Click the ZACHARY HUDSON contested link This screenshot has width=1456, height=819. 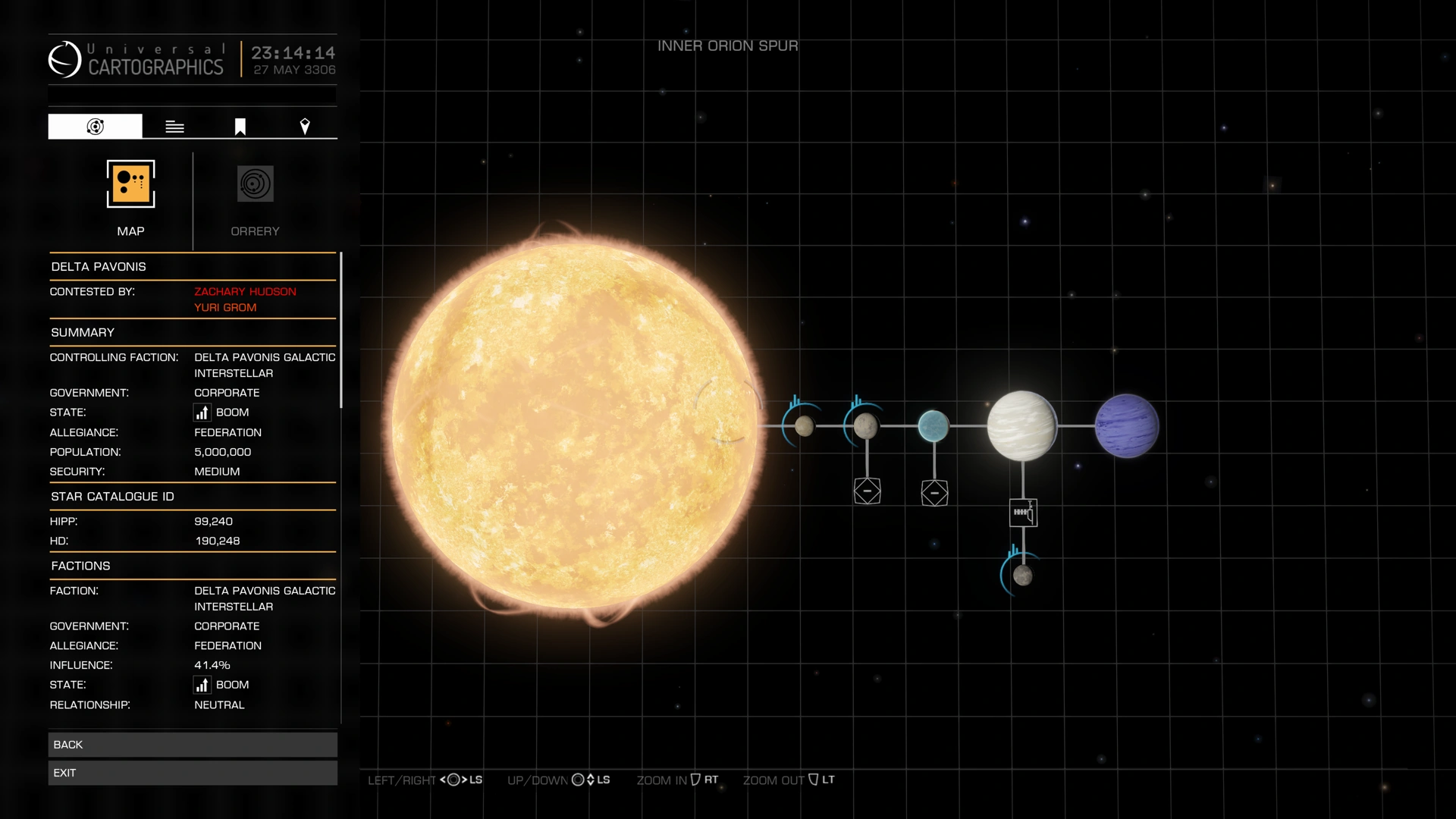coord(245,291)
